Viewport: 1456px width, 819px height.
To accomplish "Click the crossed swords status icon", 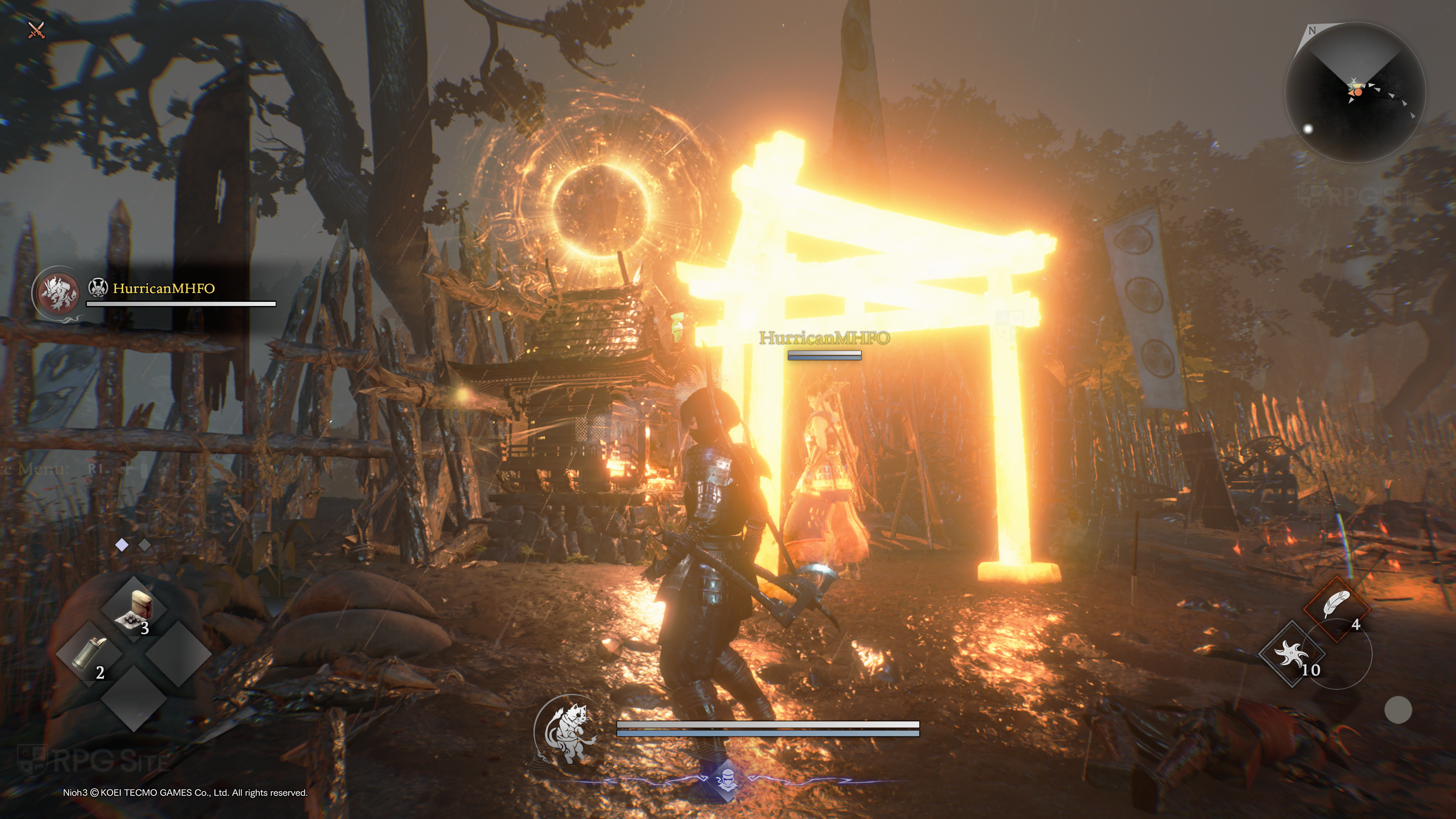I will (x=36, y=30).
